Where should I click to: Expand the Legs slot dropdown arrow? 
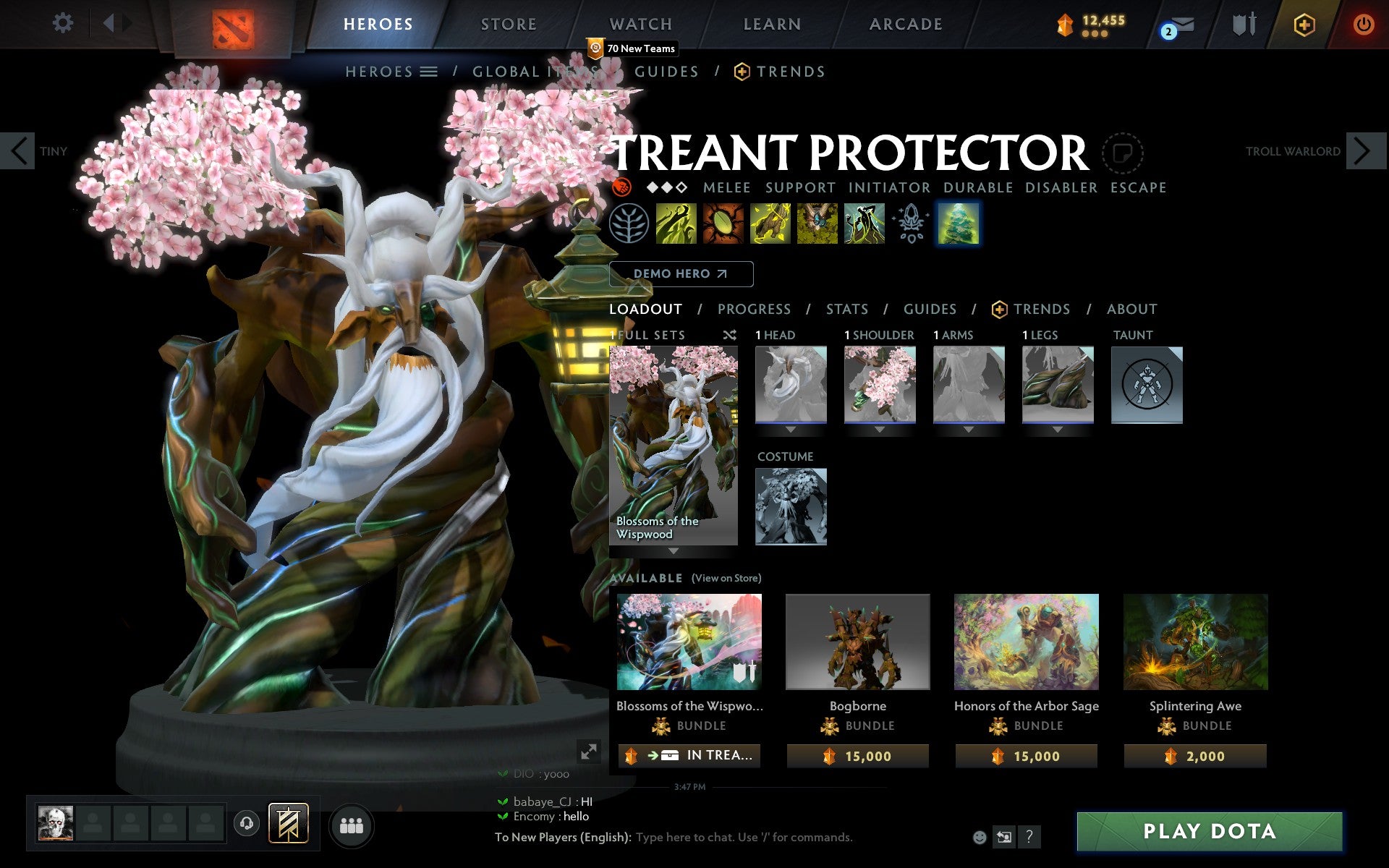1058,429
